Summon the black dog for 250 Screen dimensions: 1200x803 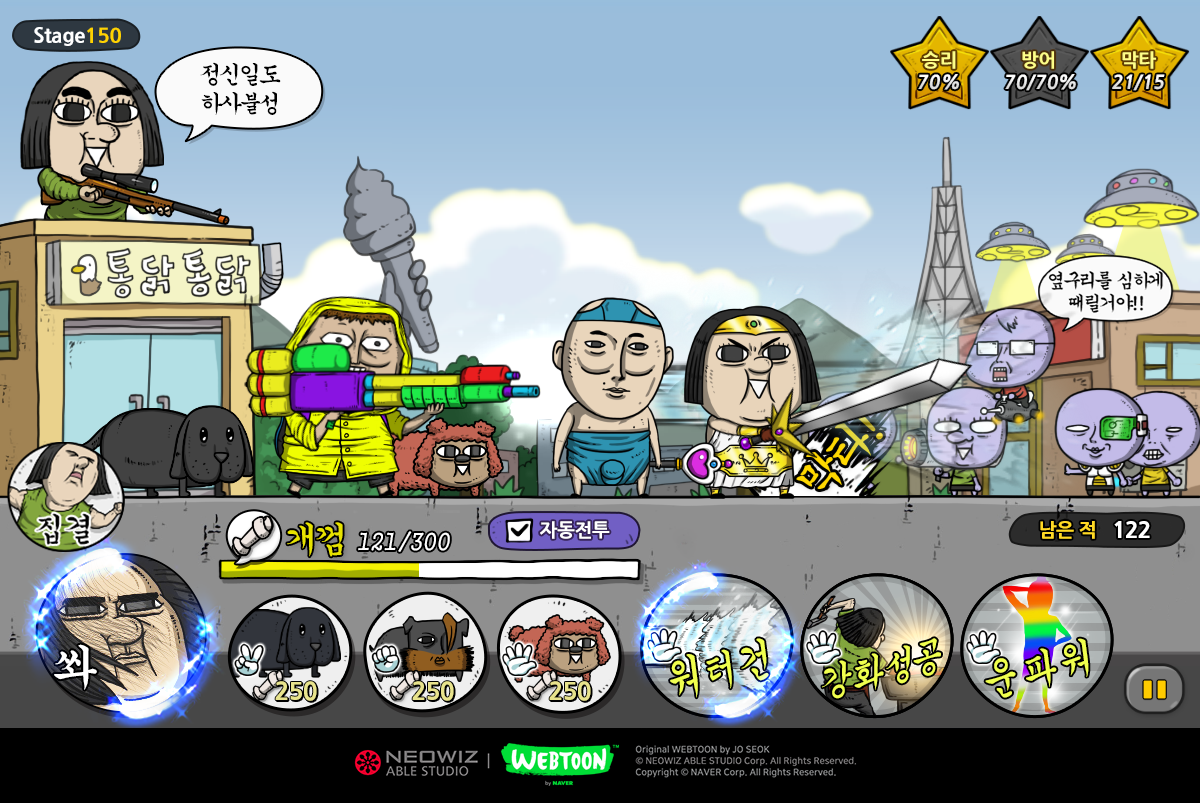[x=290, y=655]
